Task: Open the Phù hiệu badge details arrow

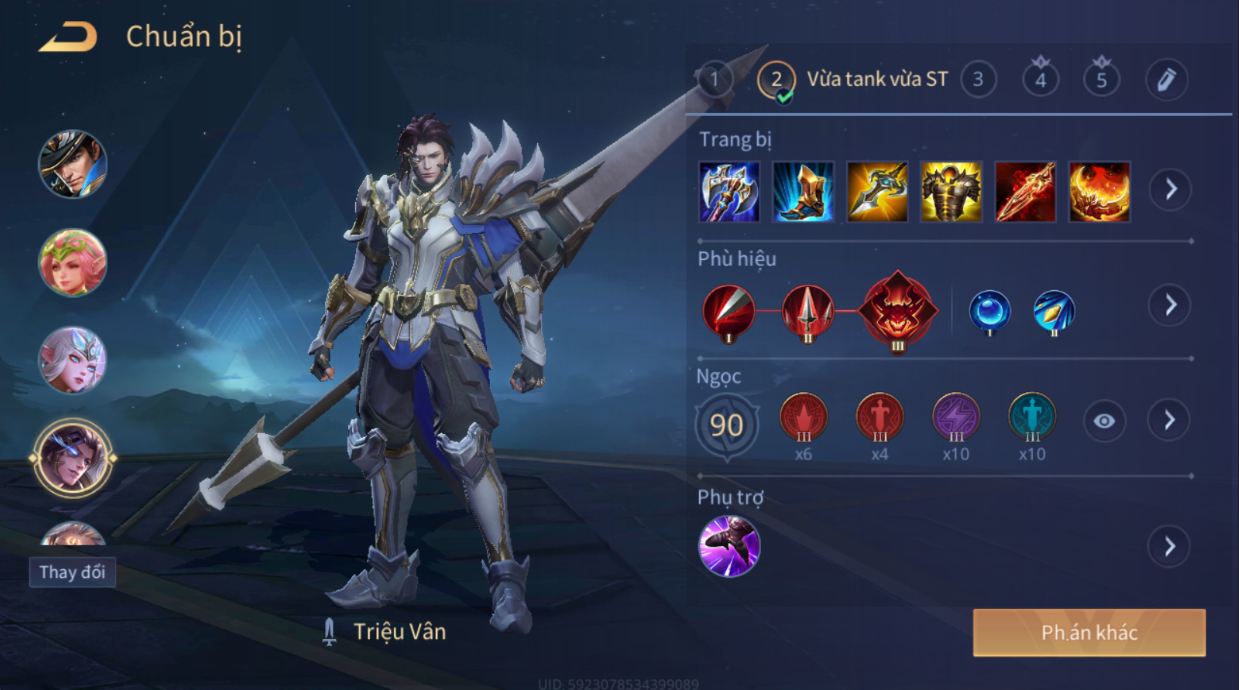Action: (x=1170, y=305)
